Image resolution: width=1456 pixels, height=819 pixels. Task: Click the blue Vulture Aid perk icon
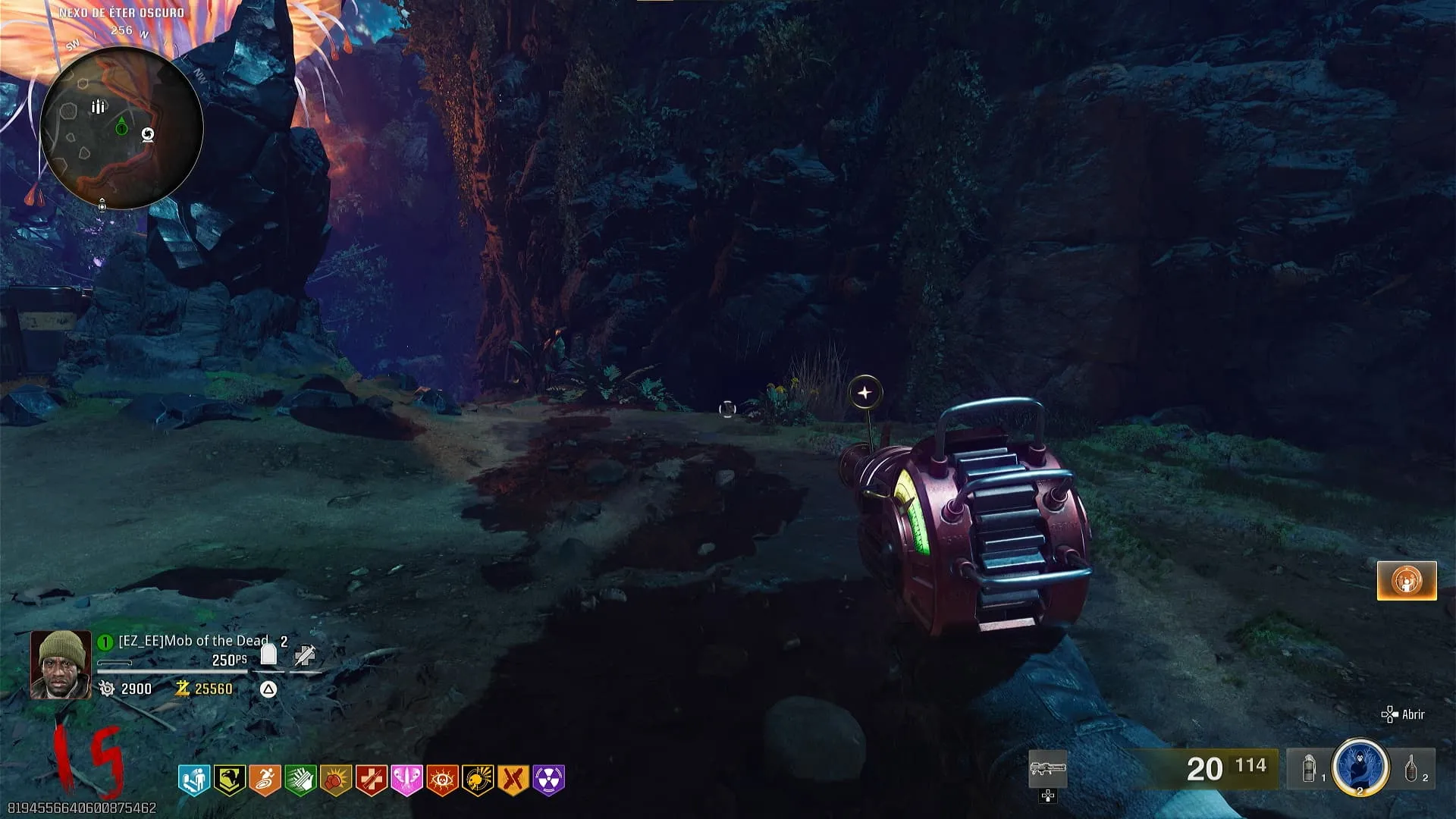click(x=194, y=779)
